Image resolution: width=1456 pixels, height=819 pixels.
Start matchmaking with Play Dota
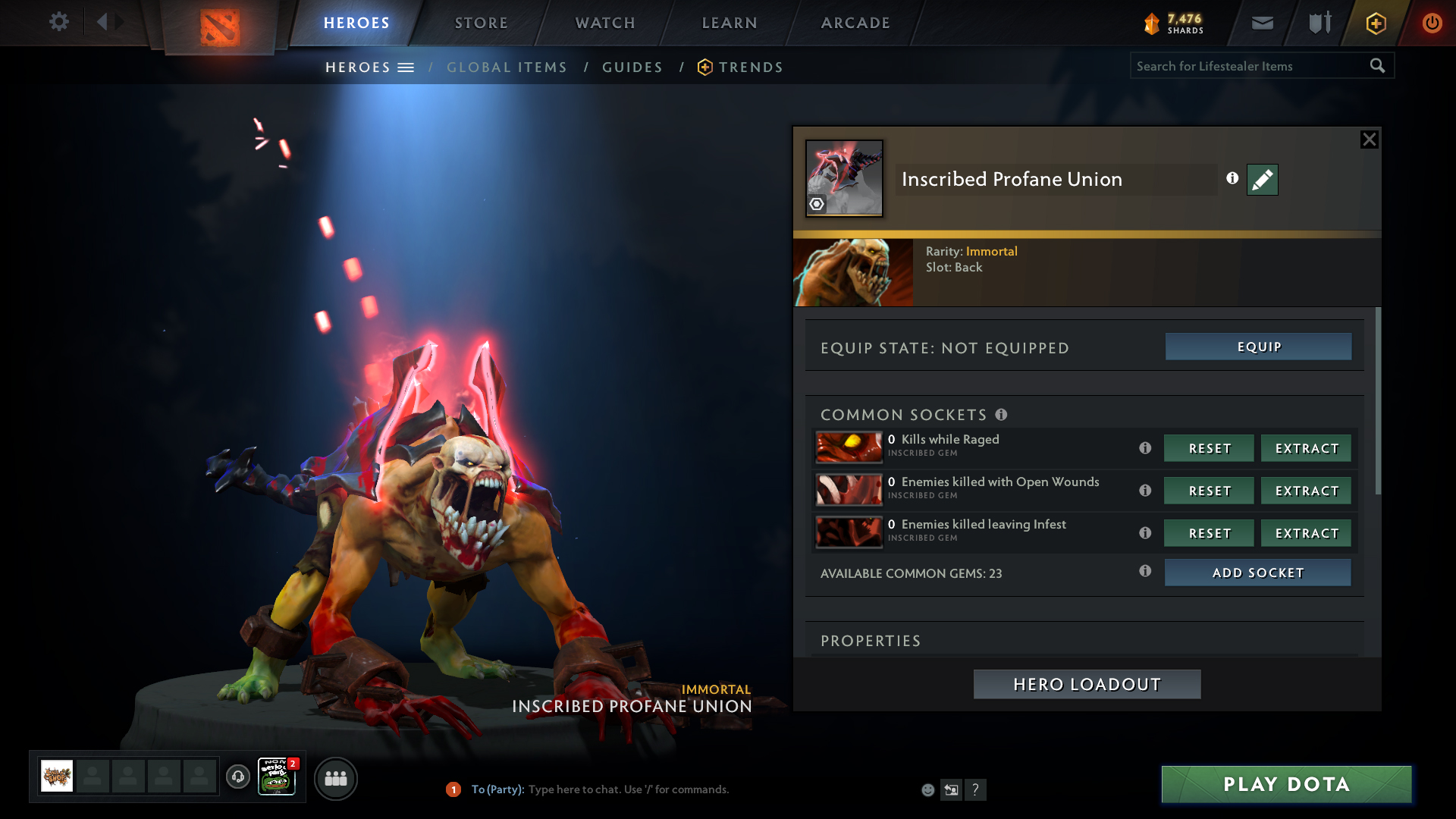point(1286,784)
